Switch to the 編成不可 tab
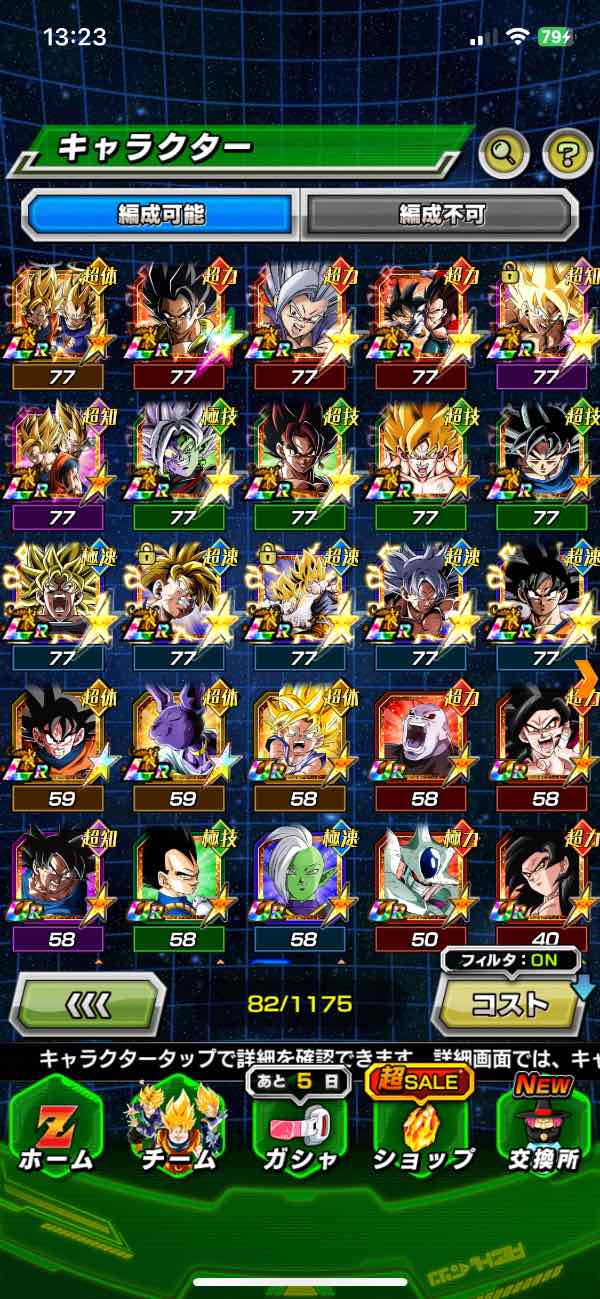This screenshot has height=1299, width=600. tap(441, 214)
